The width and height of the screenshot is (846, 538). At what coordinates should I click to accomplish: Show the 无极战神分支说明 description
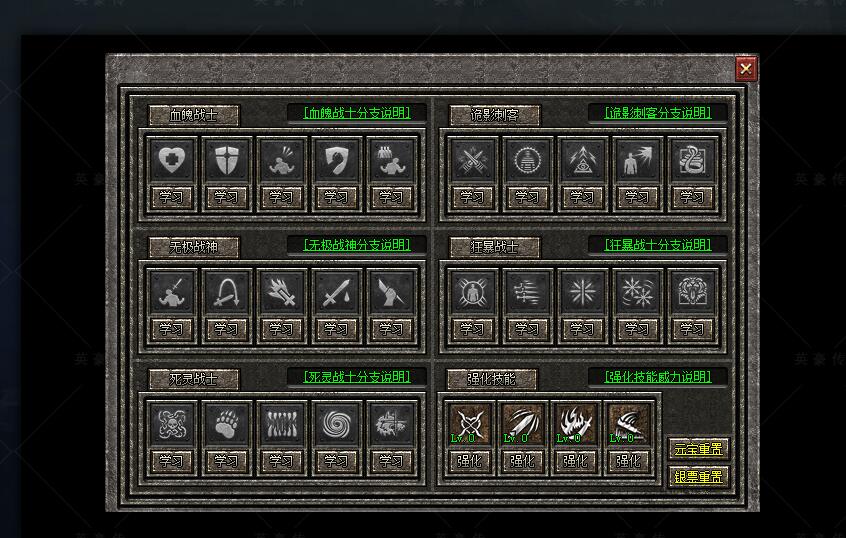pos(357,245)
